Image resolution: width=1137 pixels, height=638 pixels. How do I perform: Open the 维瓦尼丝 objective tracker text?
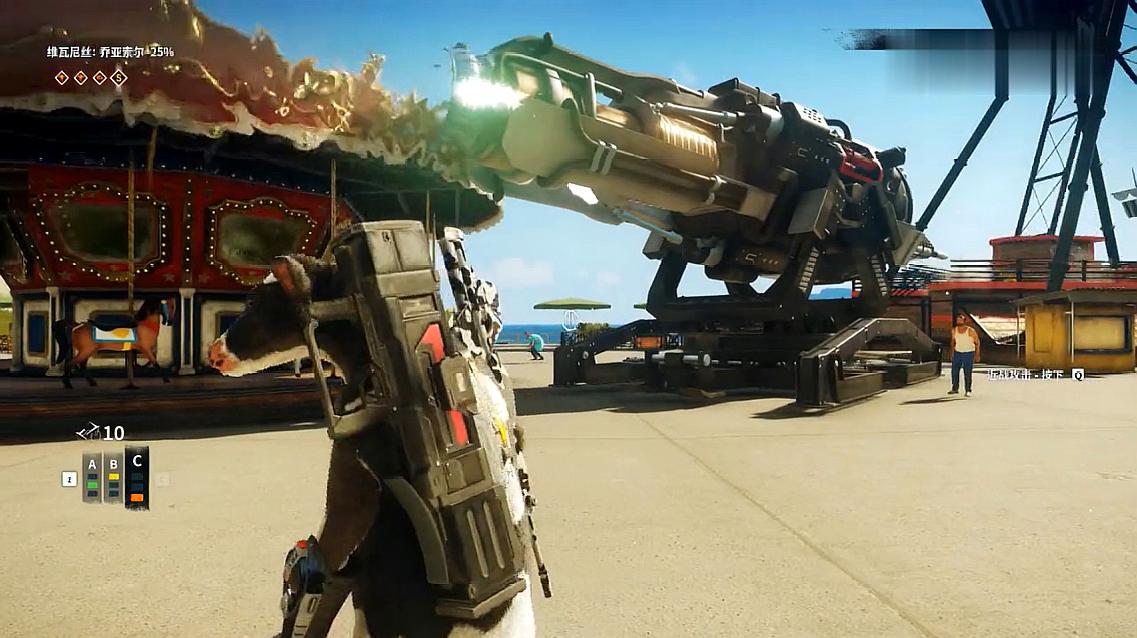coord(110,52)
